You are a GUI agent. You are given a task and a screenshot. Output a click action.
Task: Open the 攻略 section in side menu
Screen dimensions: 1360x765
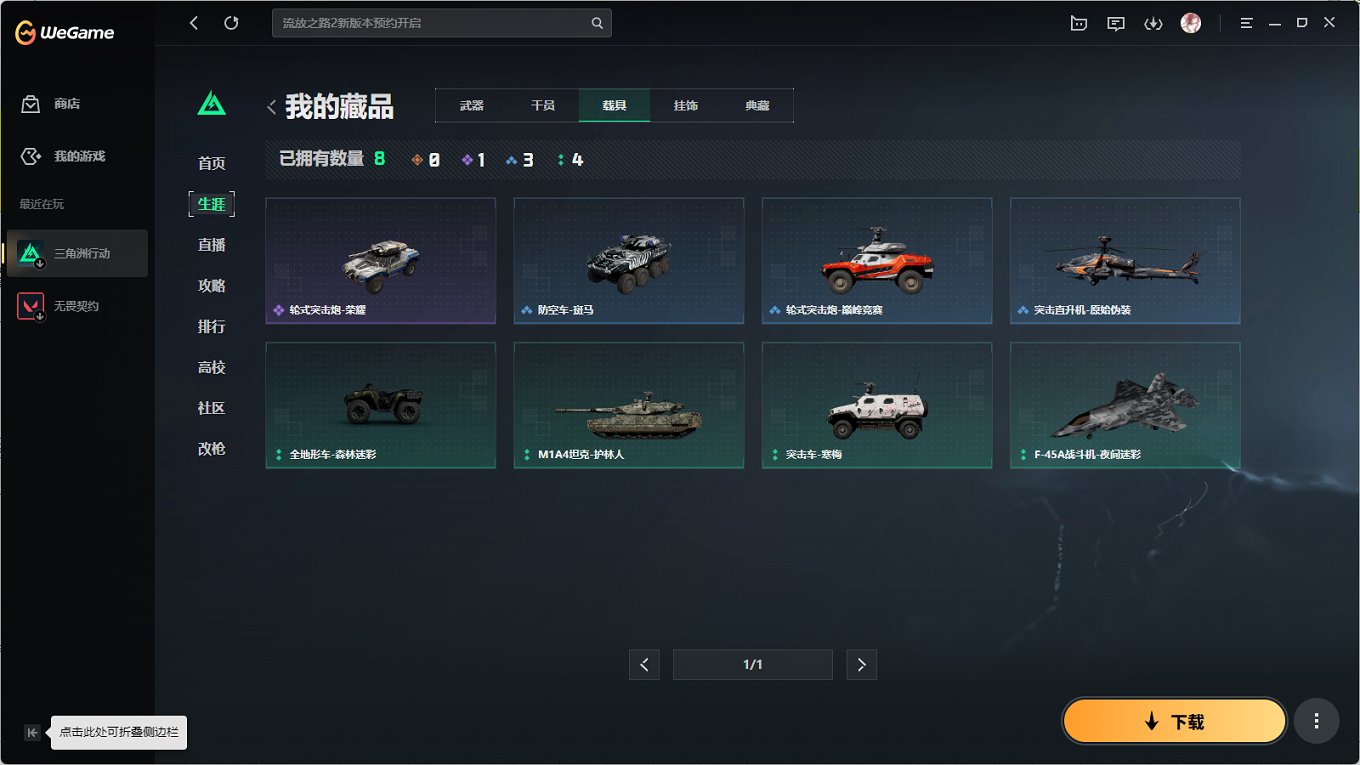pos(211,285)
